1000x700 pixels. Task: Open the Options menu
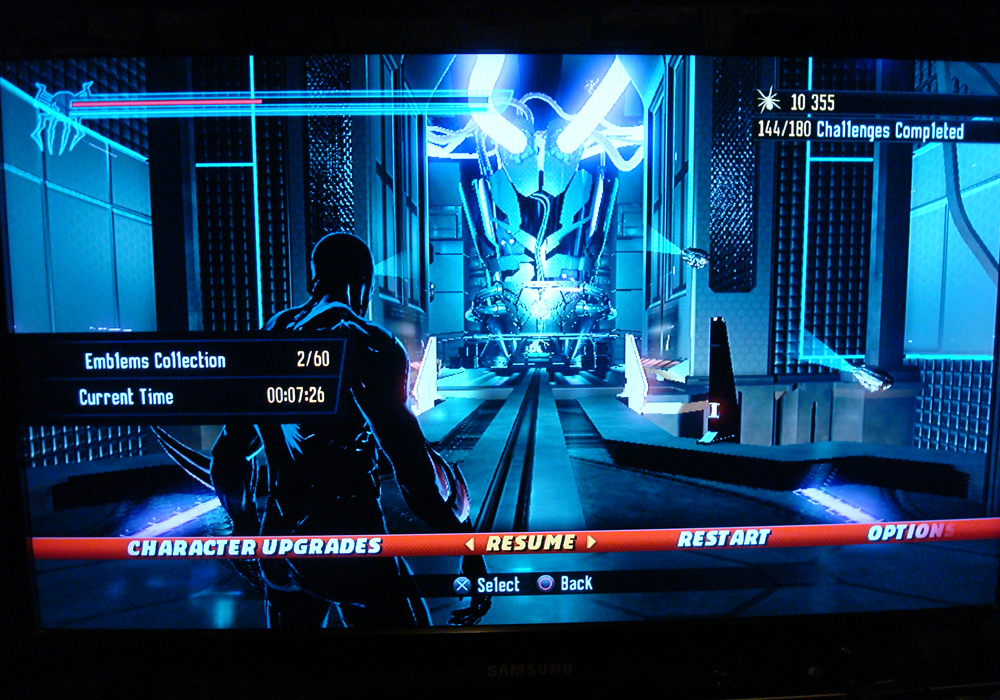coord(910,532)
